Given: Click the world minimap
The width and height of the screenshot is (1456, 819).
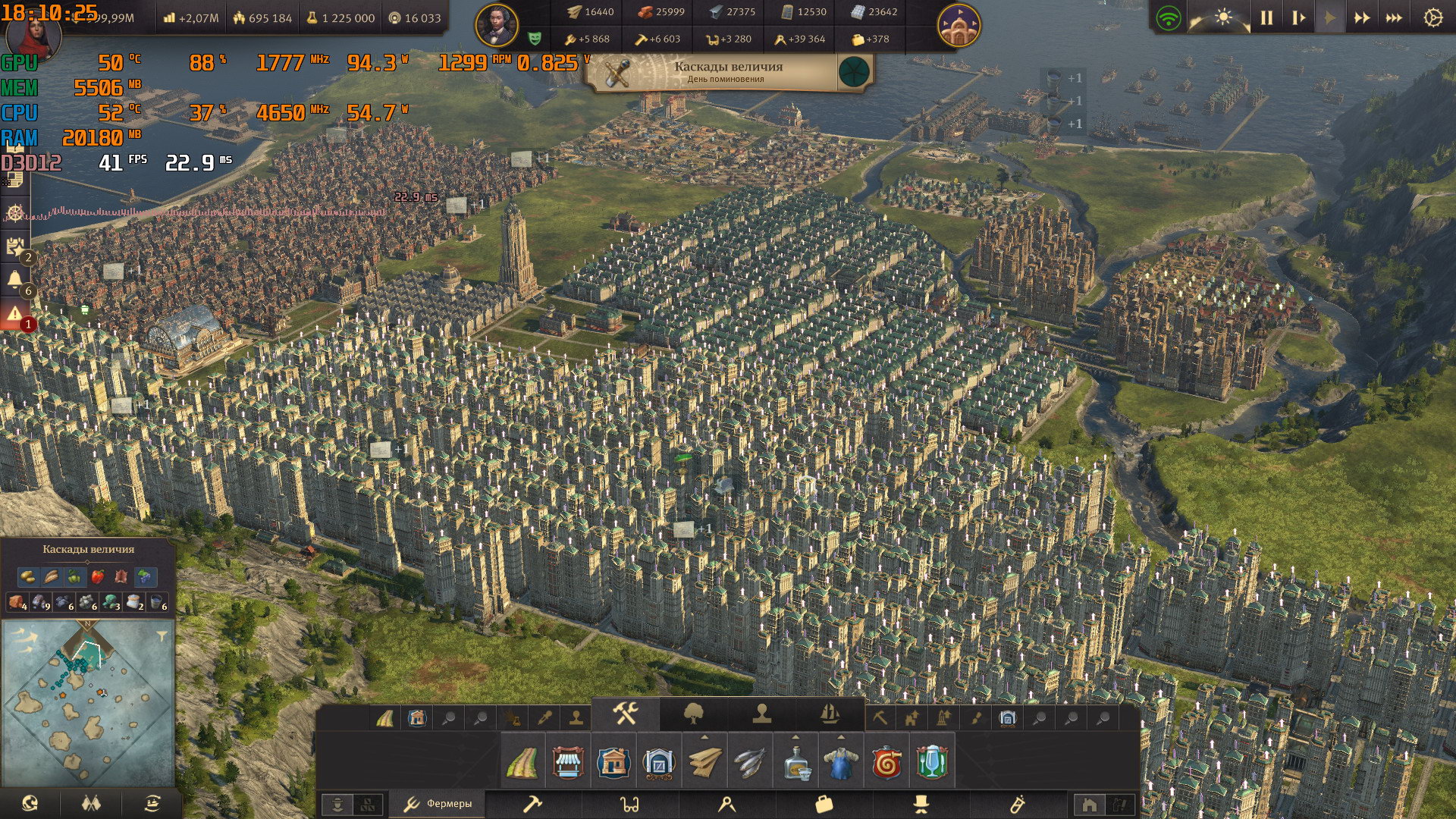Looking at the screenshot, I should coord(88,701).
